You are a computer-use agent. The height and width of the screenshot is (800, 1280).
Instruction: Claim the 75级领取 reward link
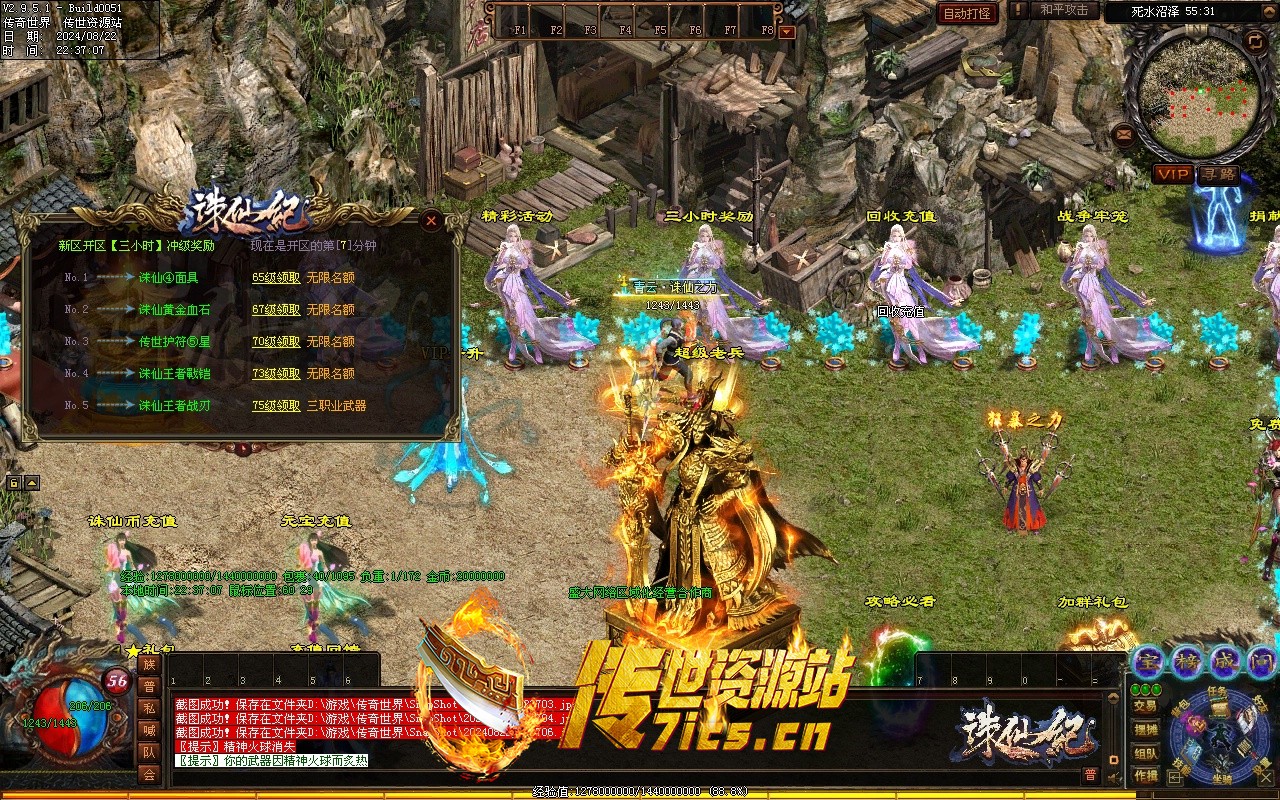pyautogui.click(x=276, y=406)
